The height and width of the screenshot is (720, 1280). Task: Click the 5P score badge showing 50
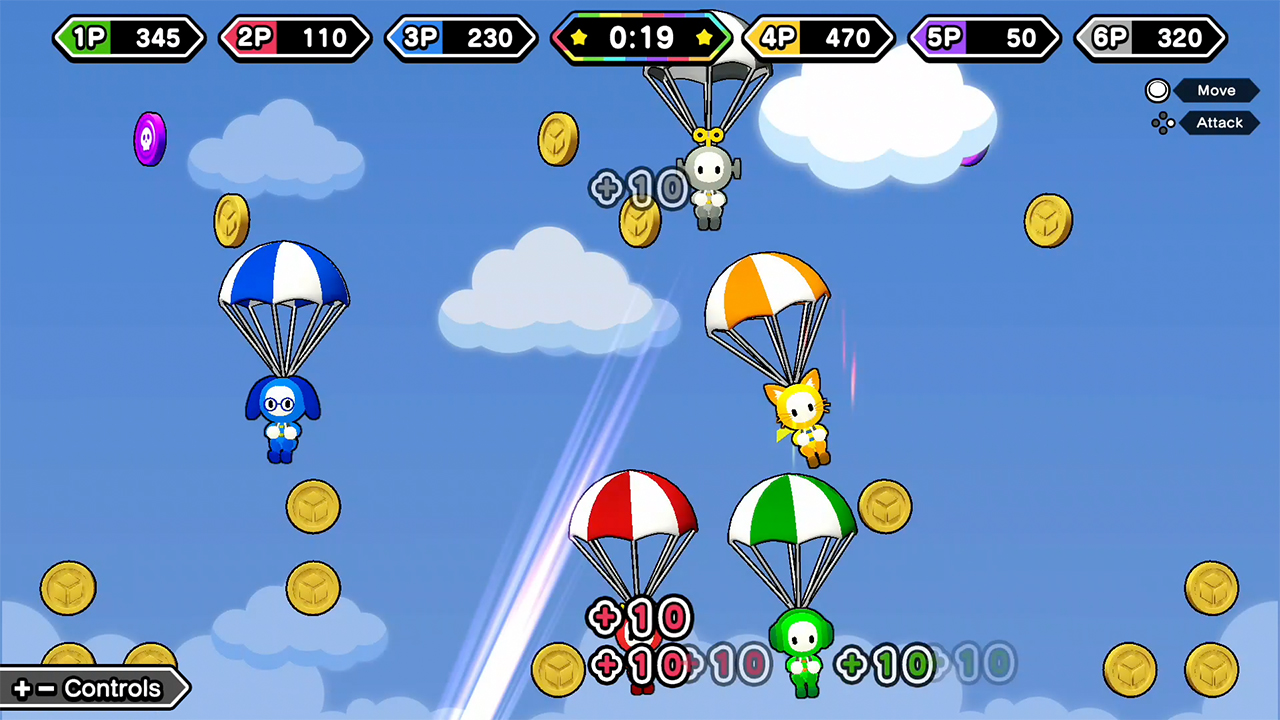[983, 38]
